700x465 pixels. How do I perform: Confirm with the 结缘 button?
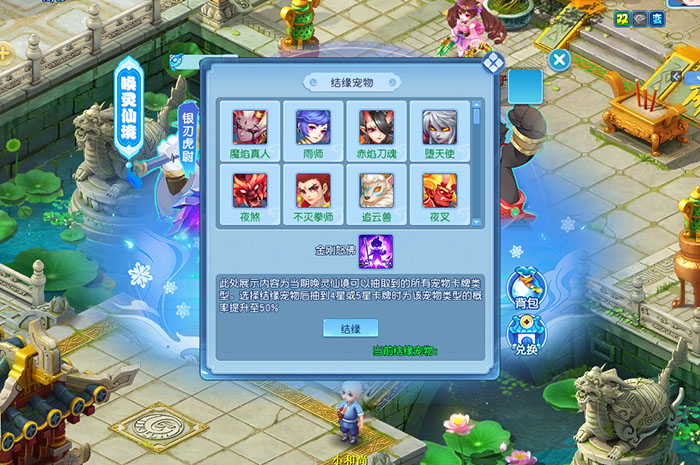tap(350, 328)
